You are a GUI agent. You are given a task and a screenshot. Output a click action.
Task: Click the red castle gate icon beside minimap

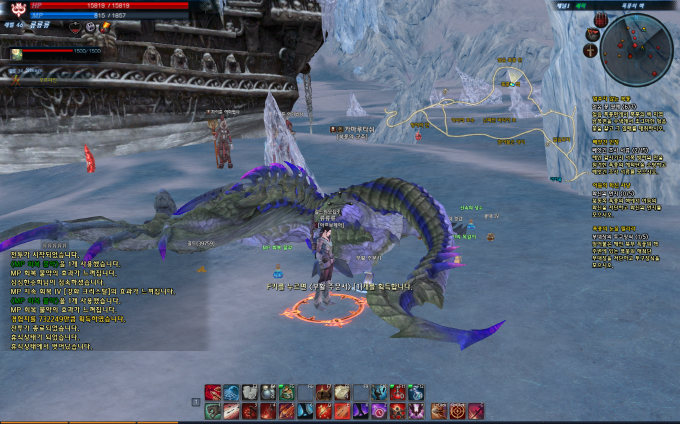coord(600,19)
